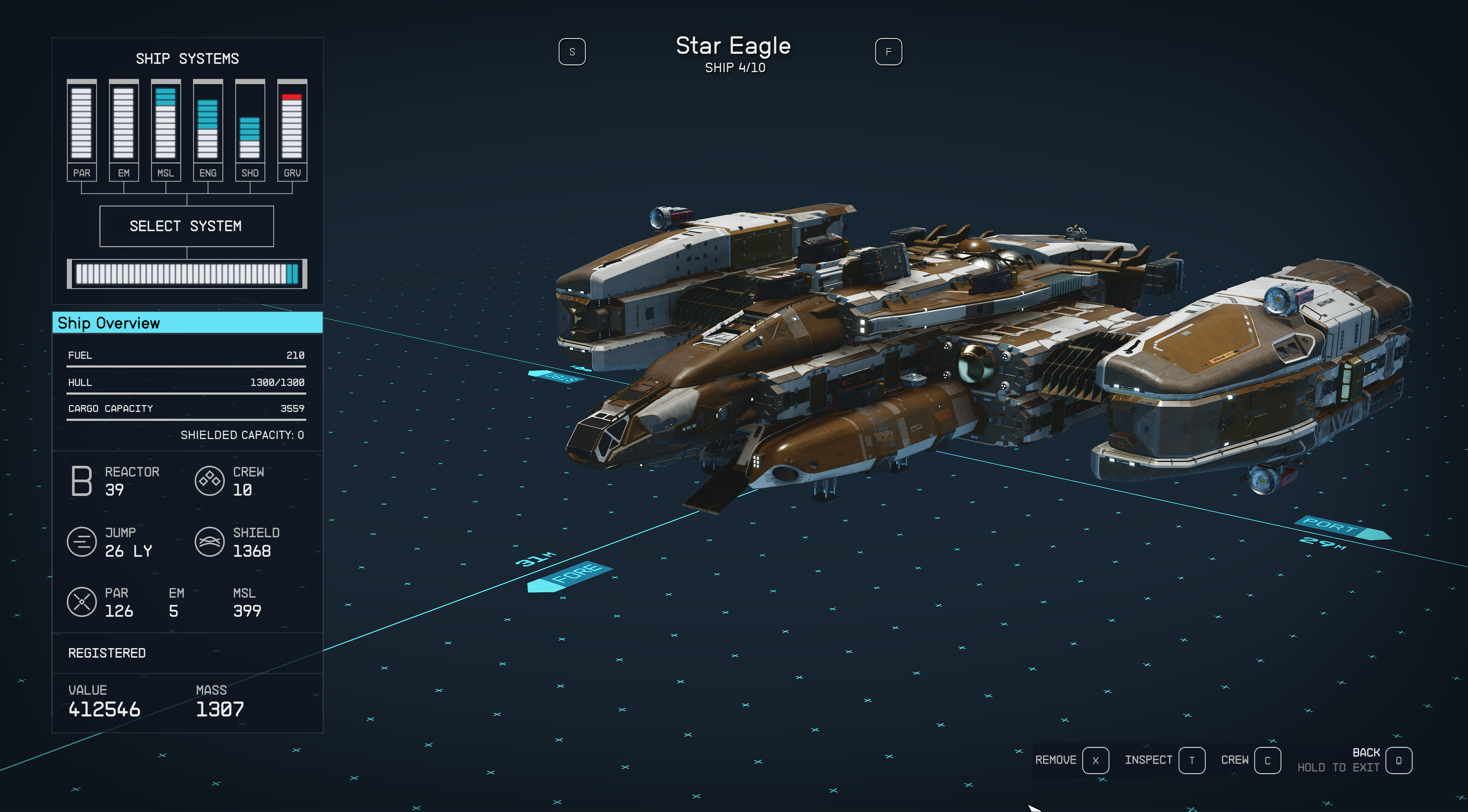Choose the MSL missile system column
Screen dimensions: 1468x812
point(166,130)
